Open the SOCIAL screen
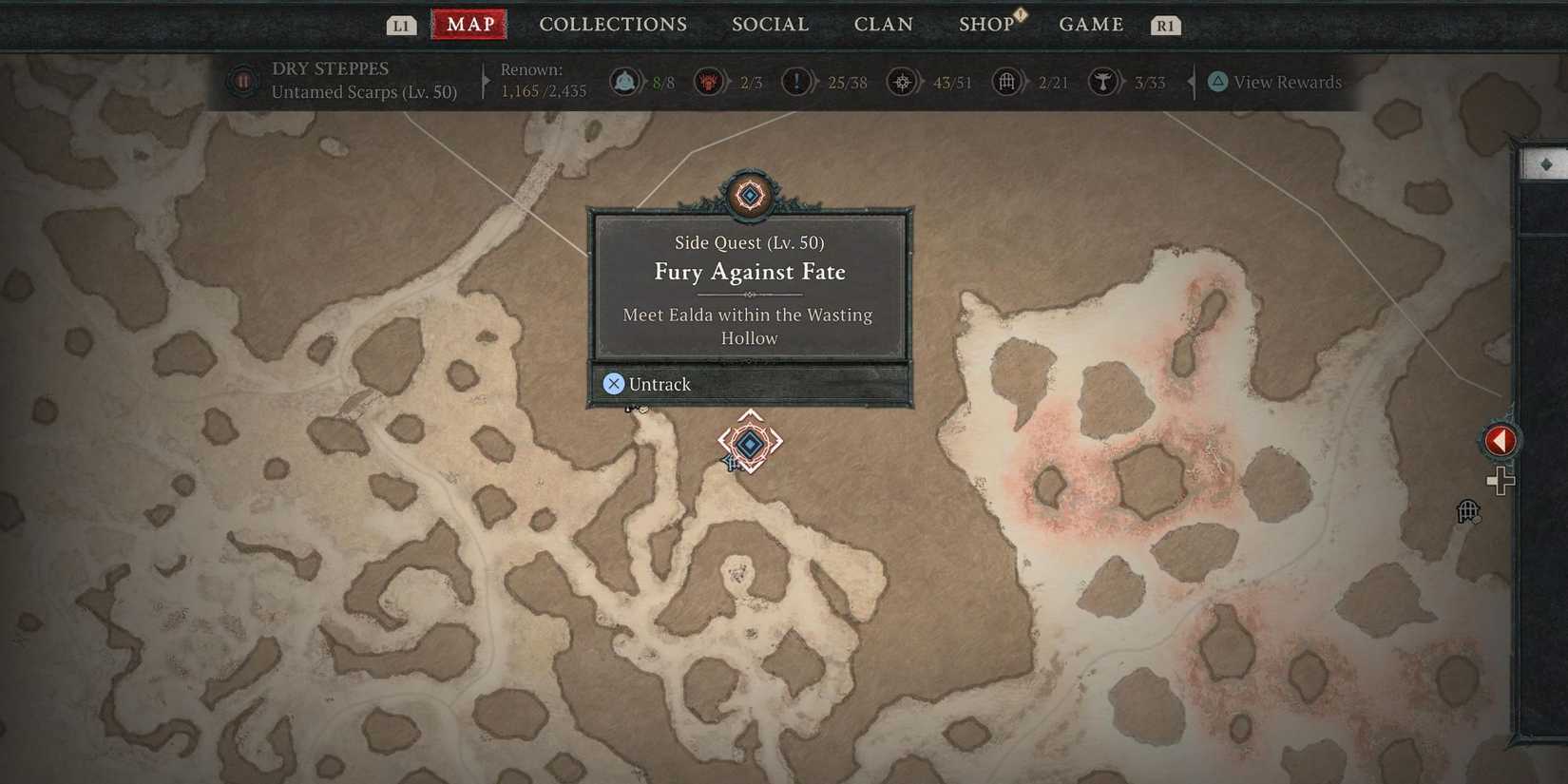The height and width of the screenshot is (784, 1568). coord(770,24)
